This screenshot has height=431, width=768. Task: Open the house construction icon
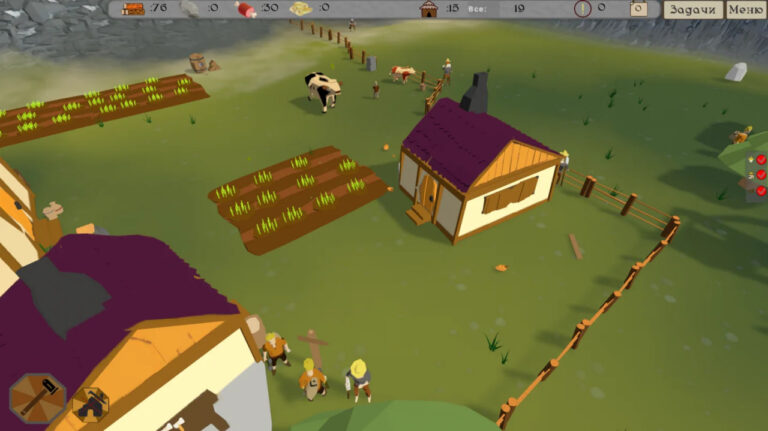click(x=89, y=405)
